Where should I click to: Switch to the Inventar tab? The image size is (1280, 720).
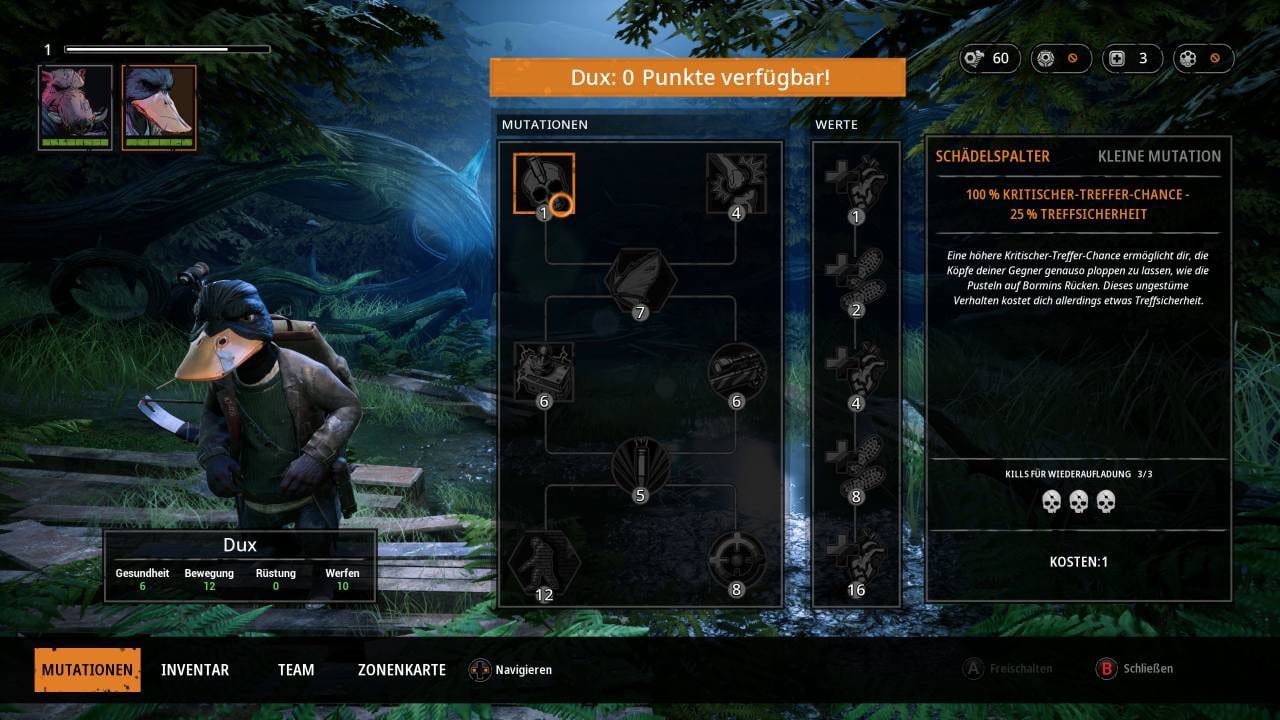coord(195,670)
